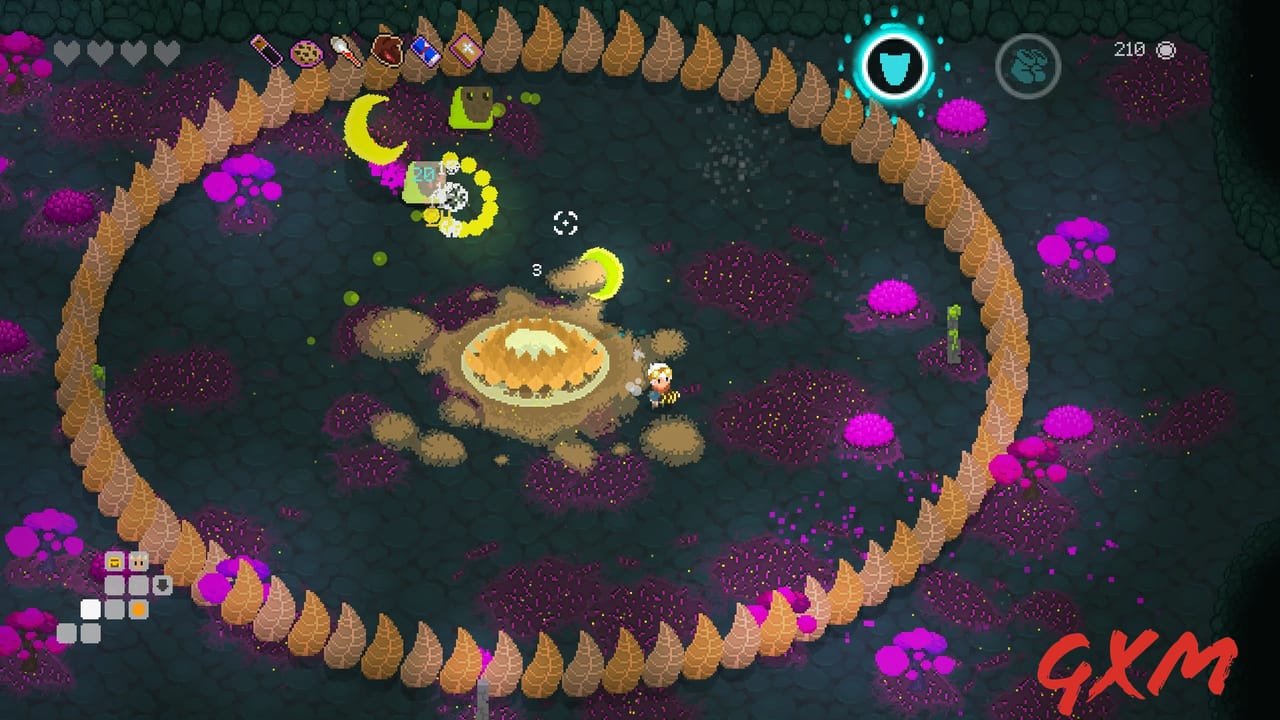Click the down-arrow stairs tile on the minimap
The height and width of the screenshot is (720, 1280).
(163, 585)
